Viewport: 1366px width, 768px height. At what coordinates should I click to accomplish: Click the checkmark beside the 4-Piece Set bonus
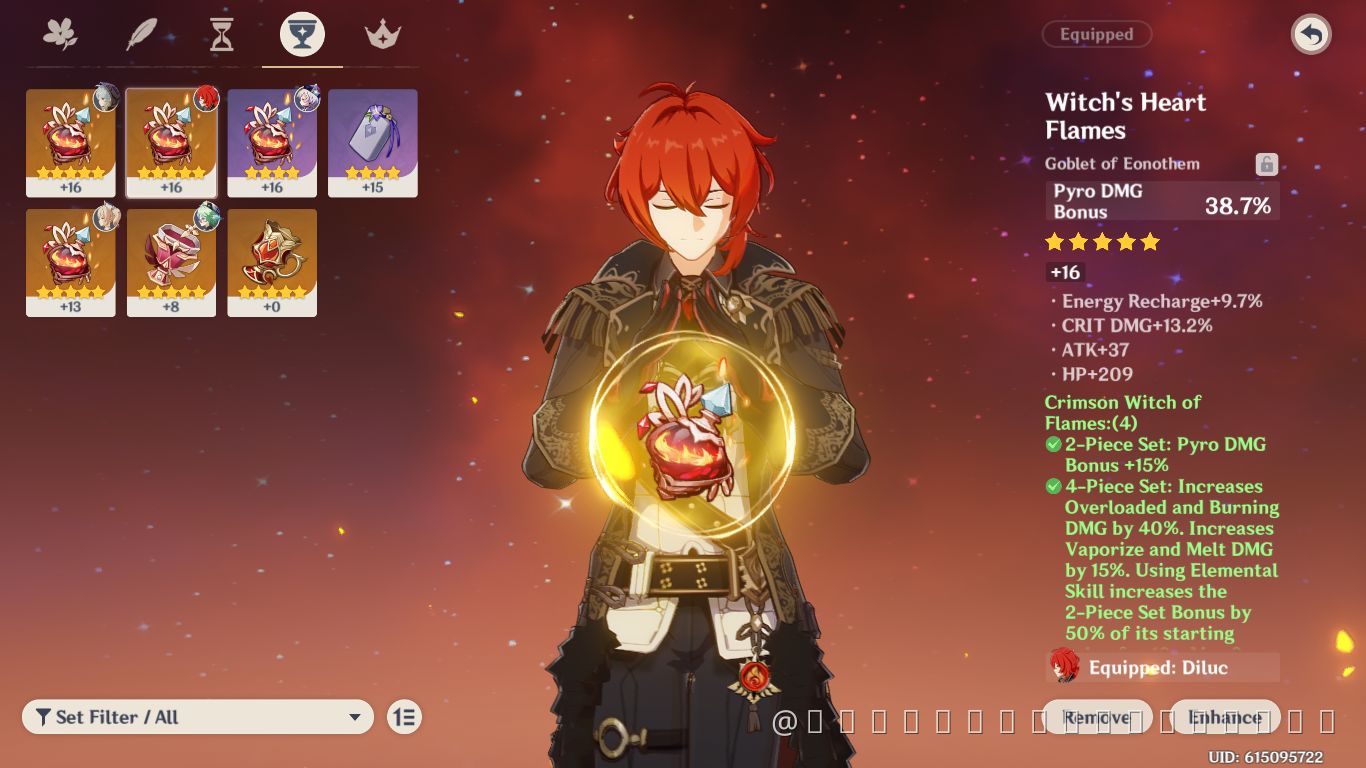1053,486
